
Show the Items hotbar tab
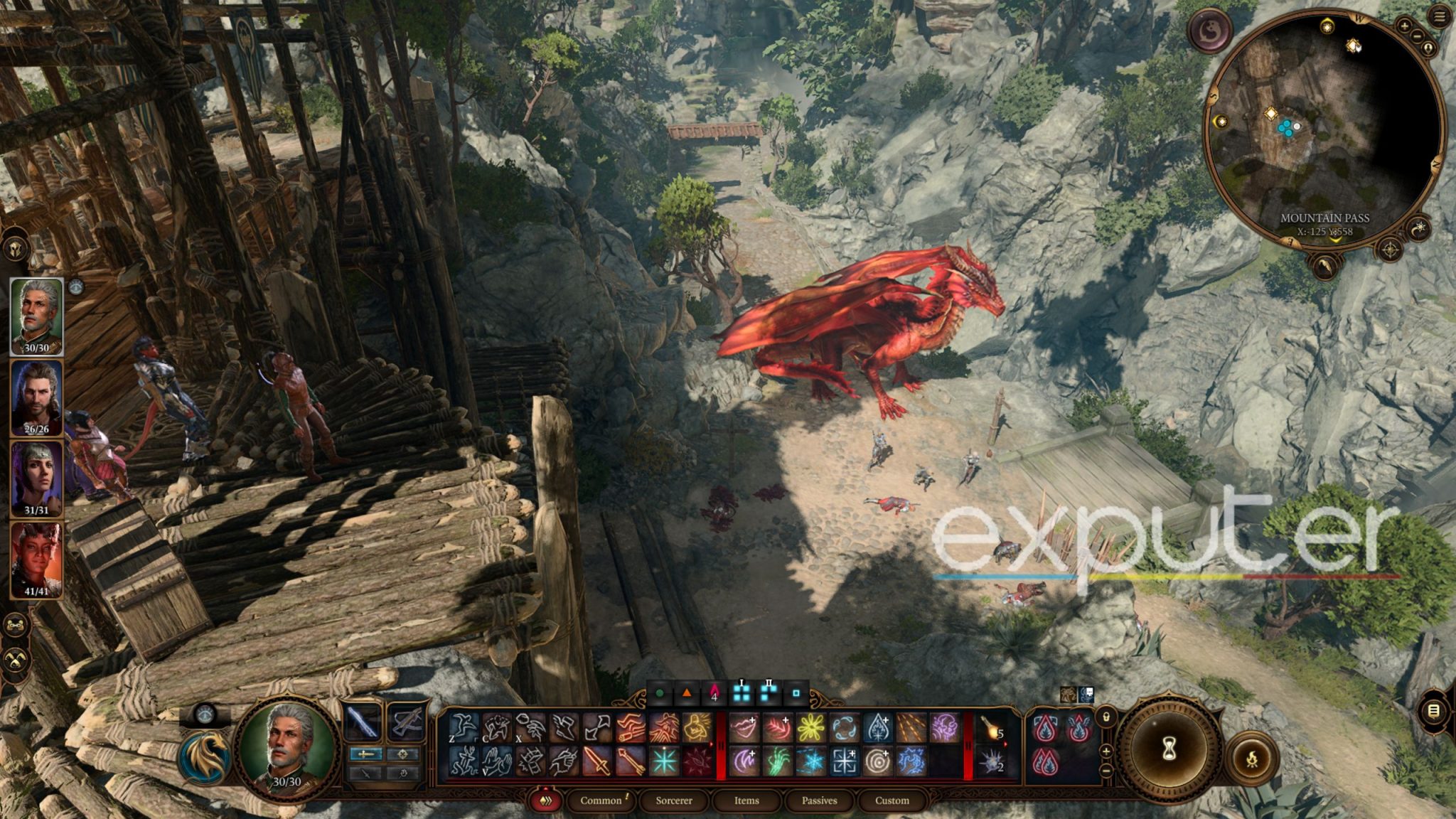point(746,801)
